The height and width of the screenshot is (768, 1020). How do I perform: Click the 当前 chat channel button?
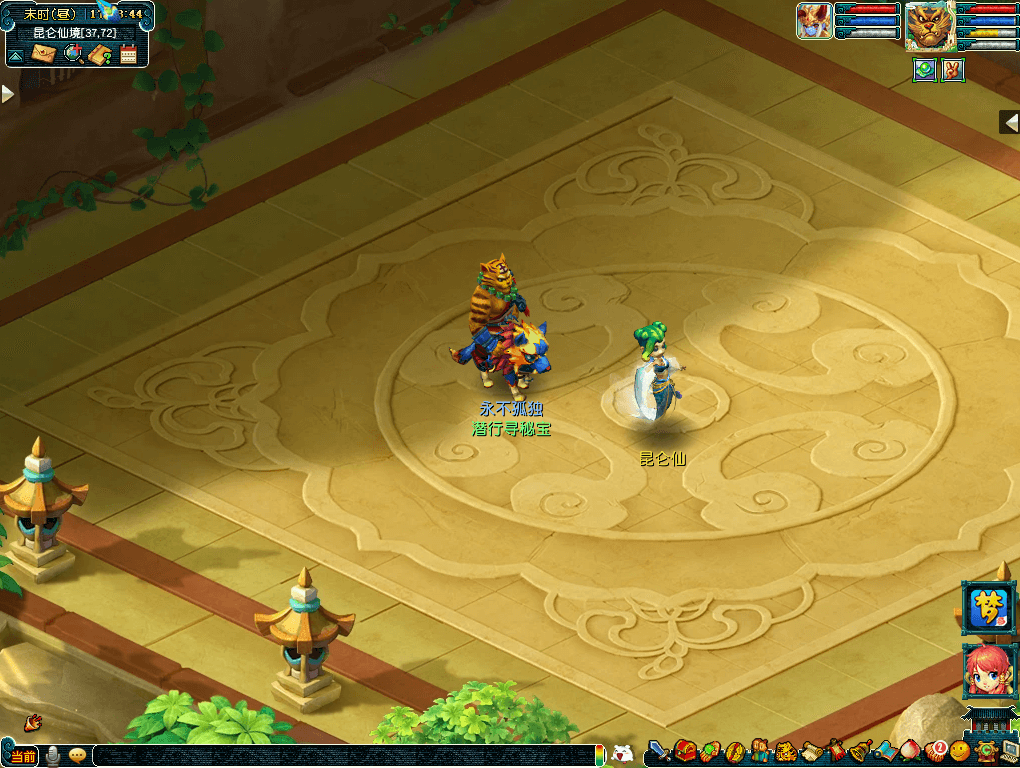tap(22, 755)
